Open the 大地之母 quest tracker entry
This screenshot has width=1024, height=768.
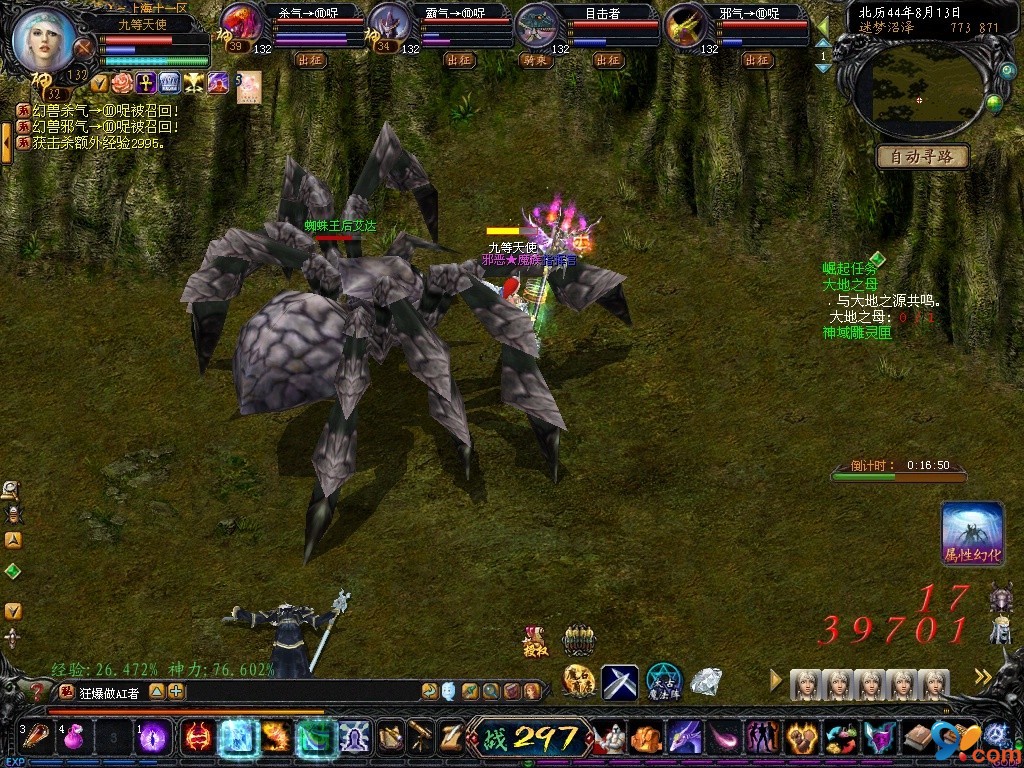pyautogui.click(x=850, y=284)
